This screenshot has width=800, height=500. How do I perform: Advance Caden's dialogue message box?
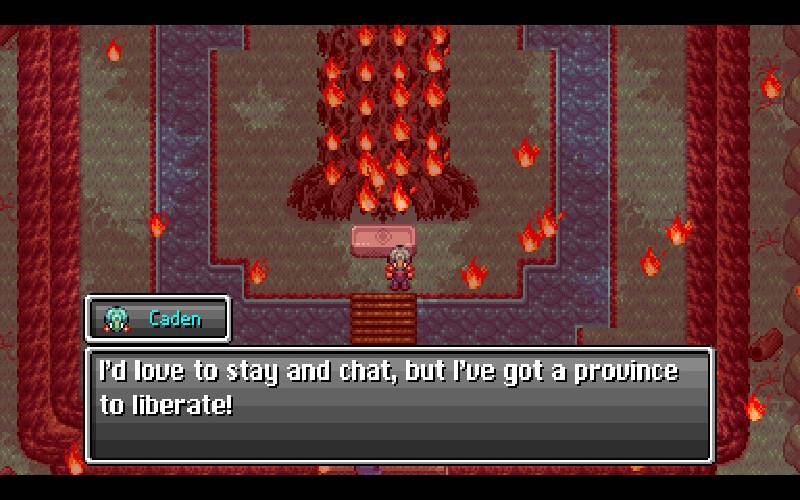coord(399,404)
